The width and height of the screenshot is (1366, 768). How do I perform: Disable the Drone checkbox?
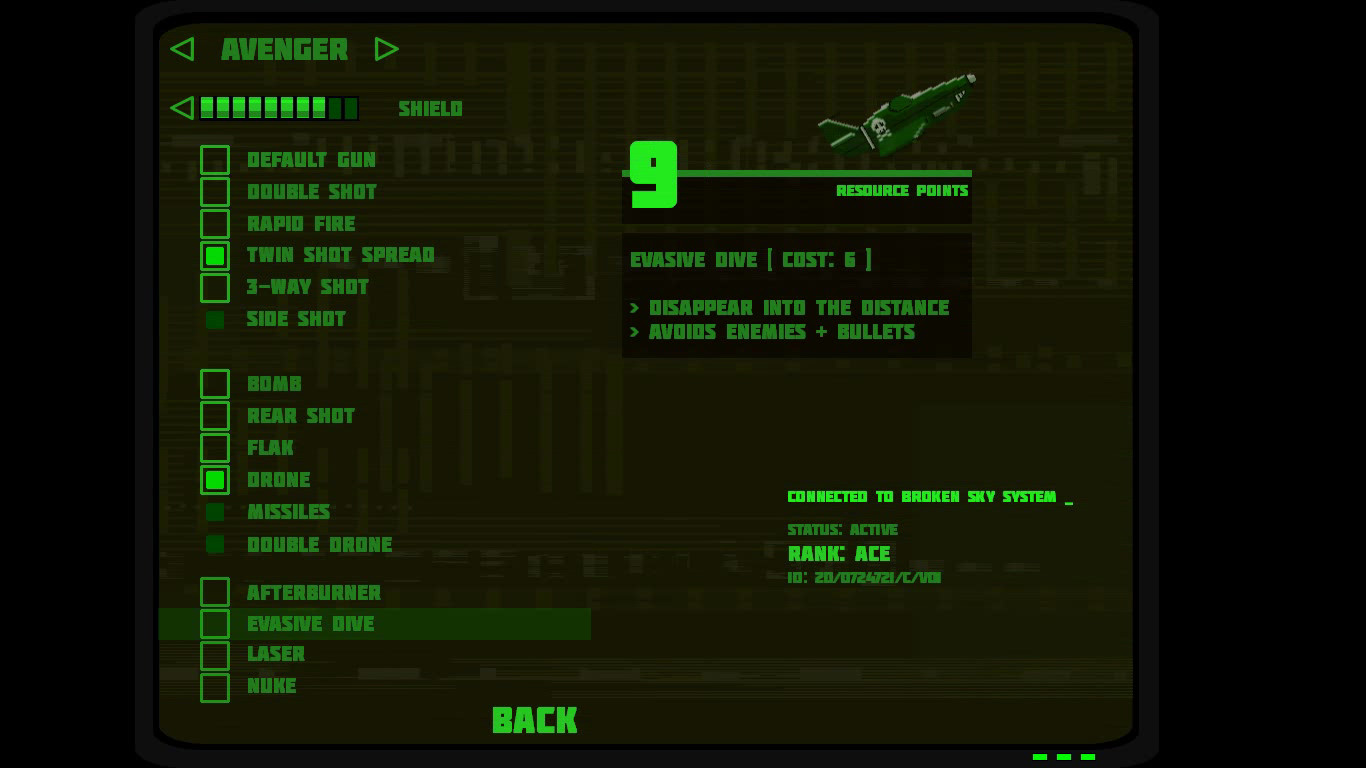pos(215,480)
